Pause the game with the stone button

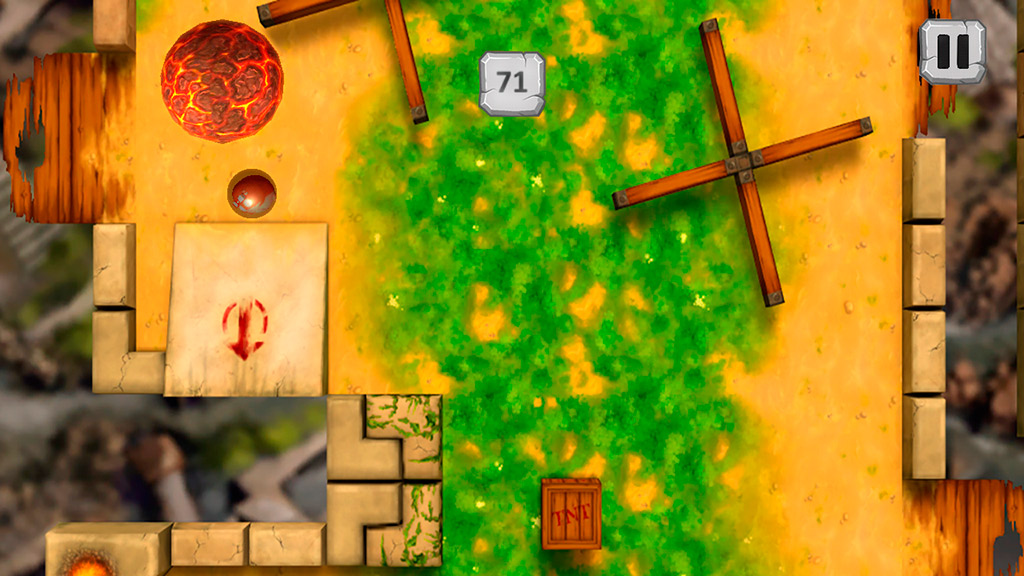click(952, 52)
